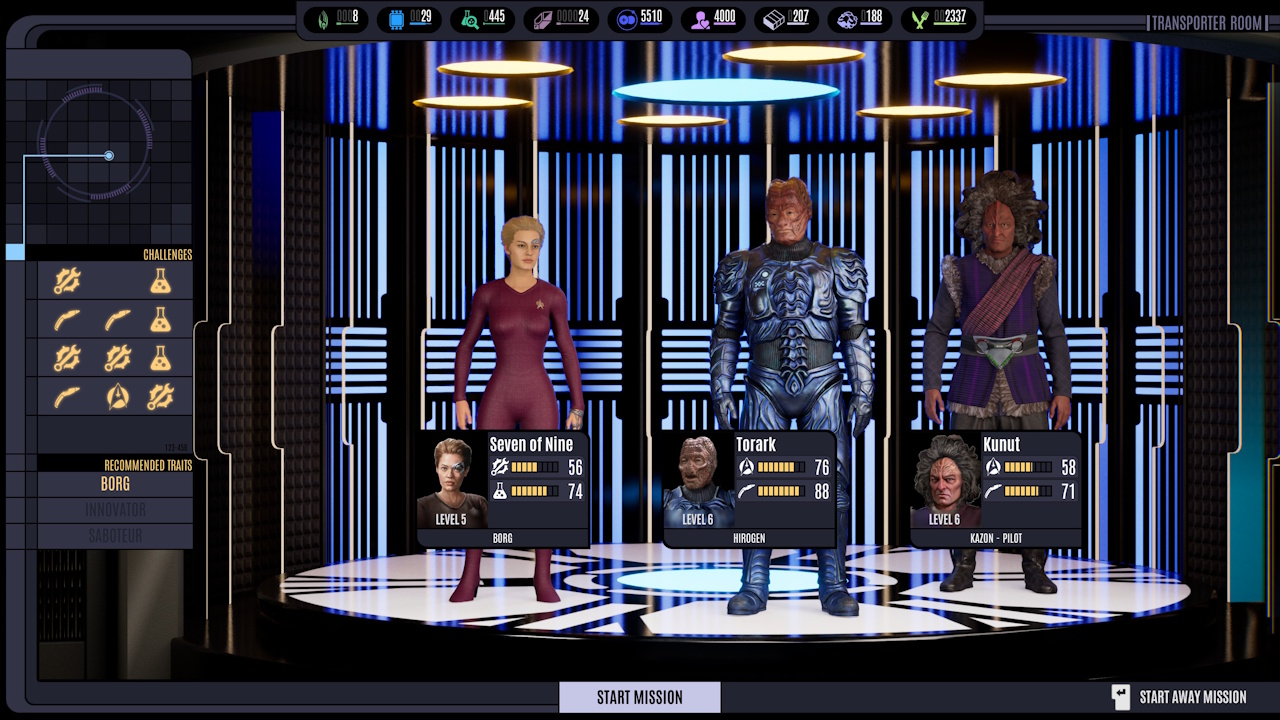Screen dimensions: 1280x720
Task: Select the science flask icon in second challenge row
Action: tap(160, 319)
